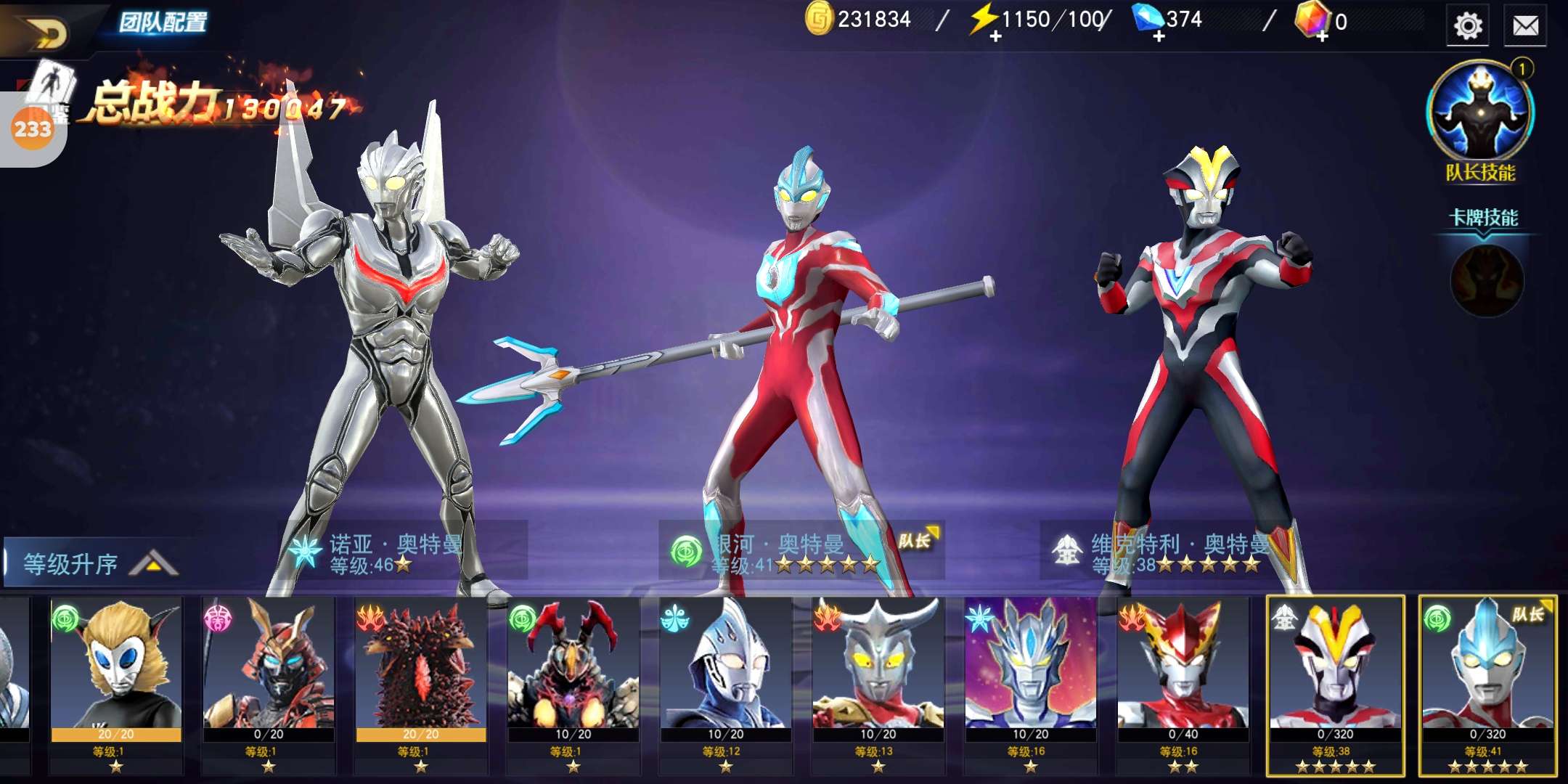Choose the level 38 Victory Ultraman card
This screenshot has height=784, width=1568.
1336,682
